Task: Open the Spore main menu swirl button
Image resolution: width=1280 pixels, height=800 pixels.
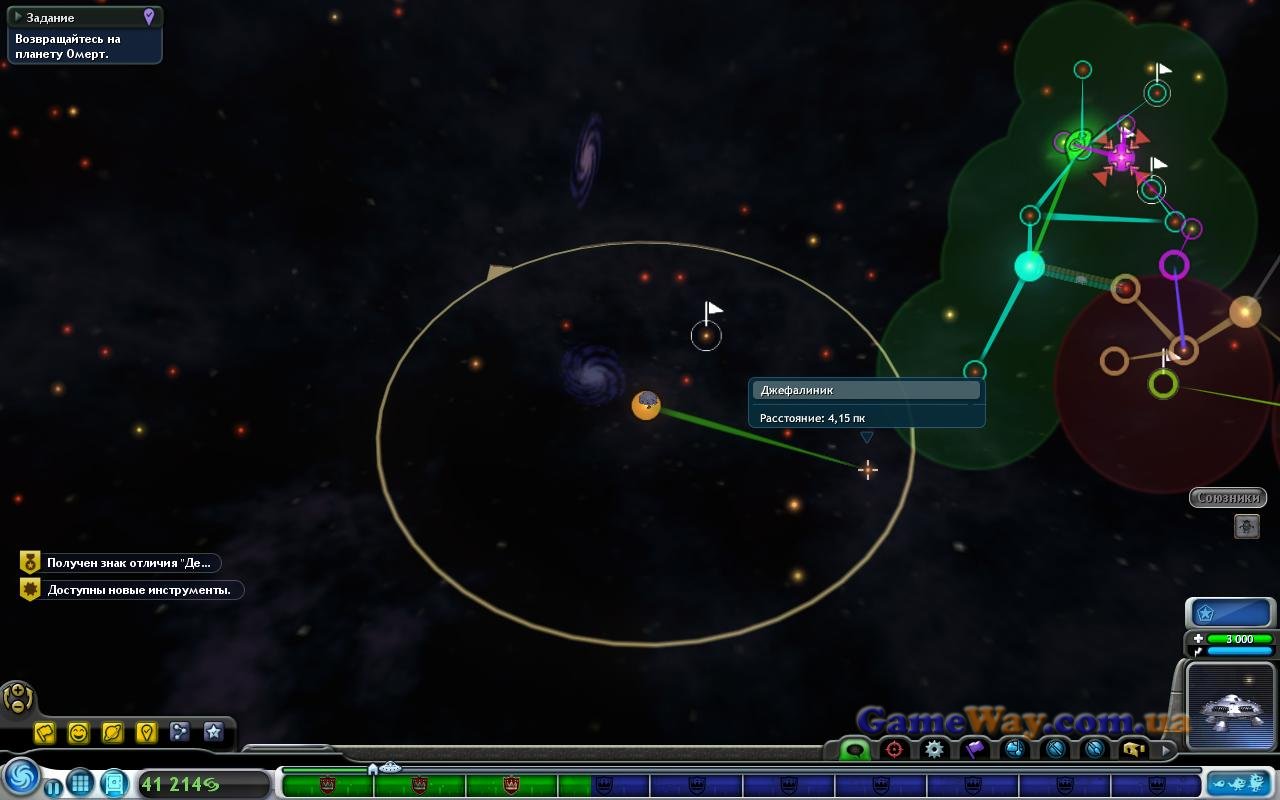Action: (20, 776)
